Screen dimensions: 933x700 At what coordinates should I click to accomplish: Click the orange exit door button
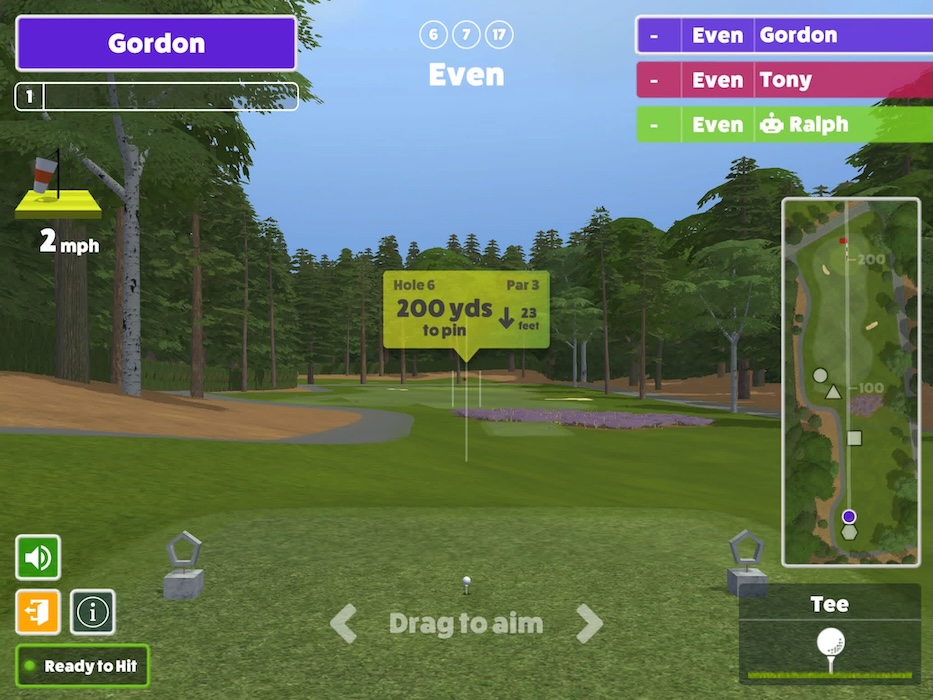pos(38,611)
